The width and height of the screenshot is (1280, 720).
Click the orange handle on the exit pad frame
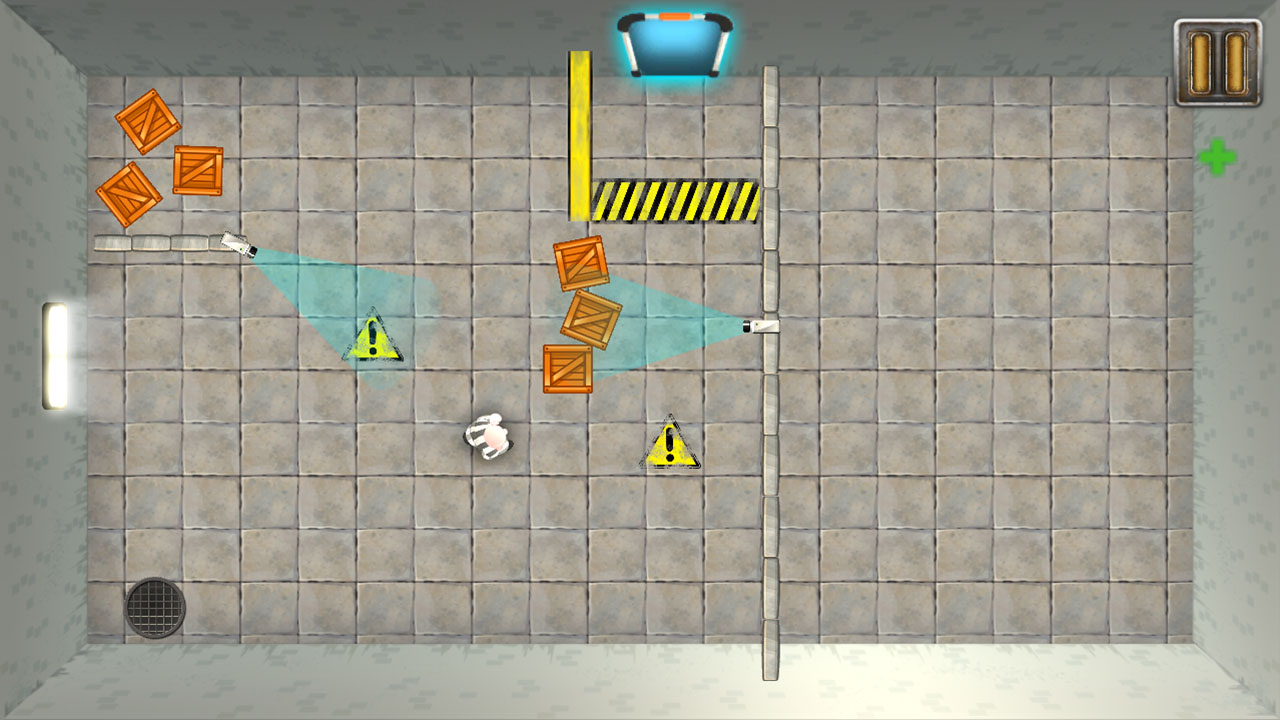[674, 17]
